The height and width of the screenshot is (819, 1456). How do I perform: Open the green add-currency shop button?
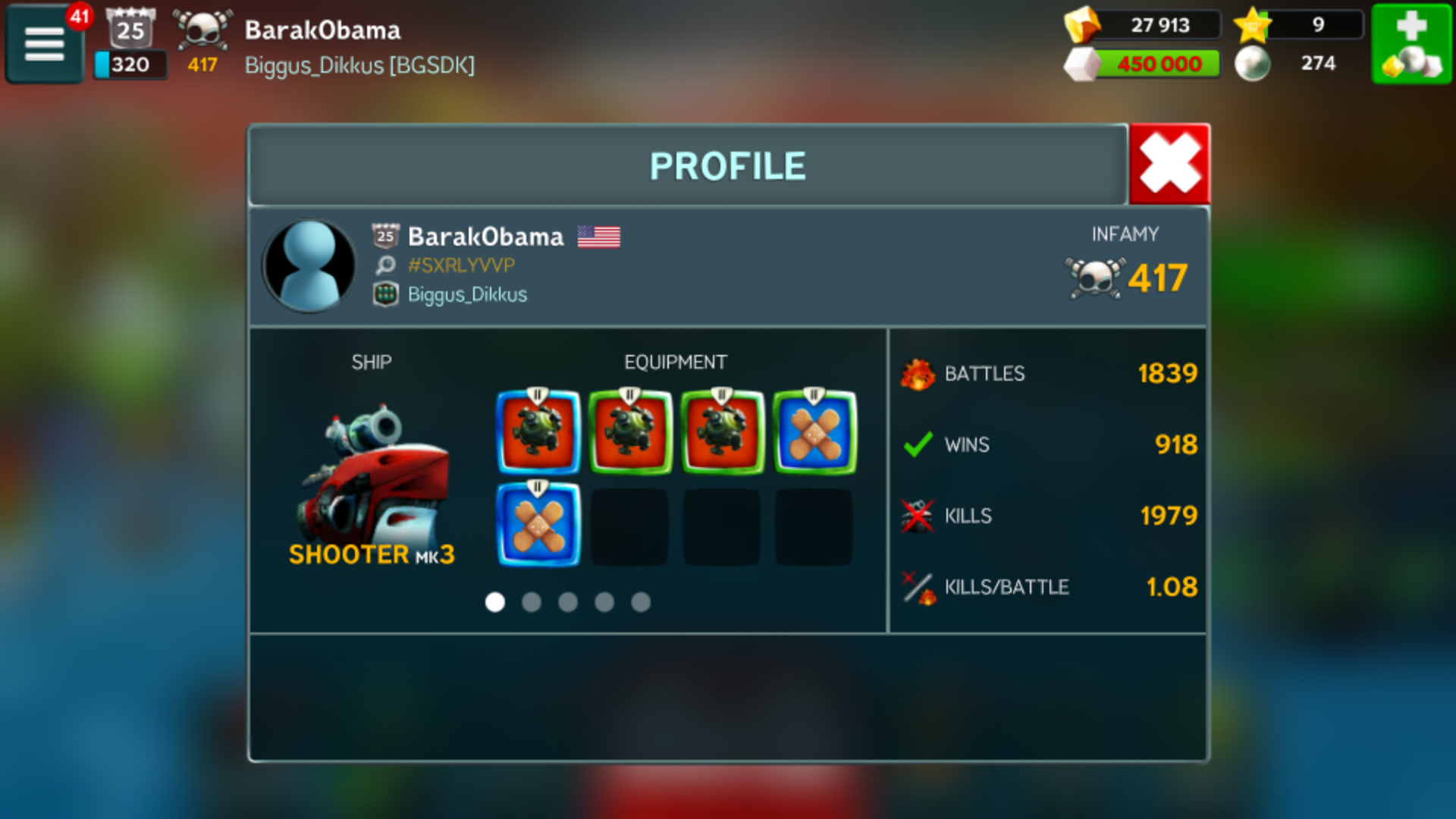point(1410,44)
